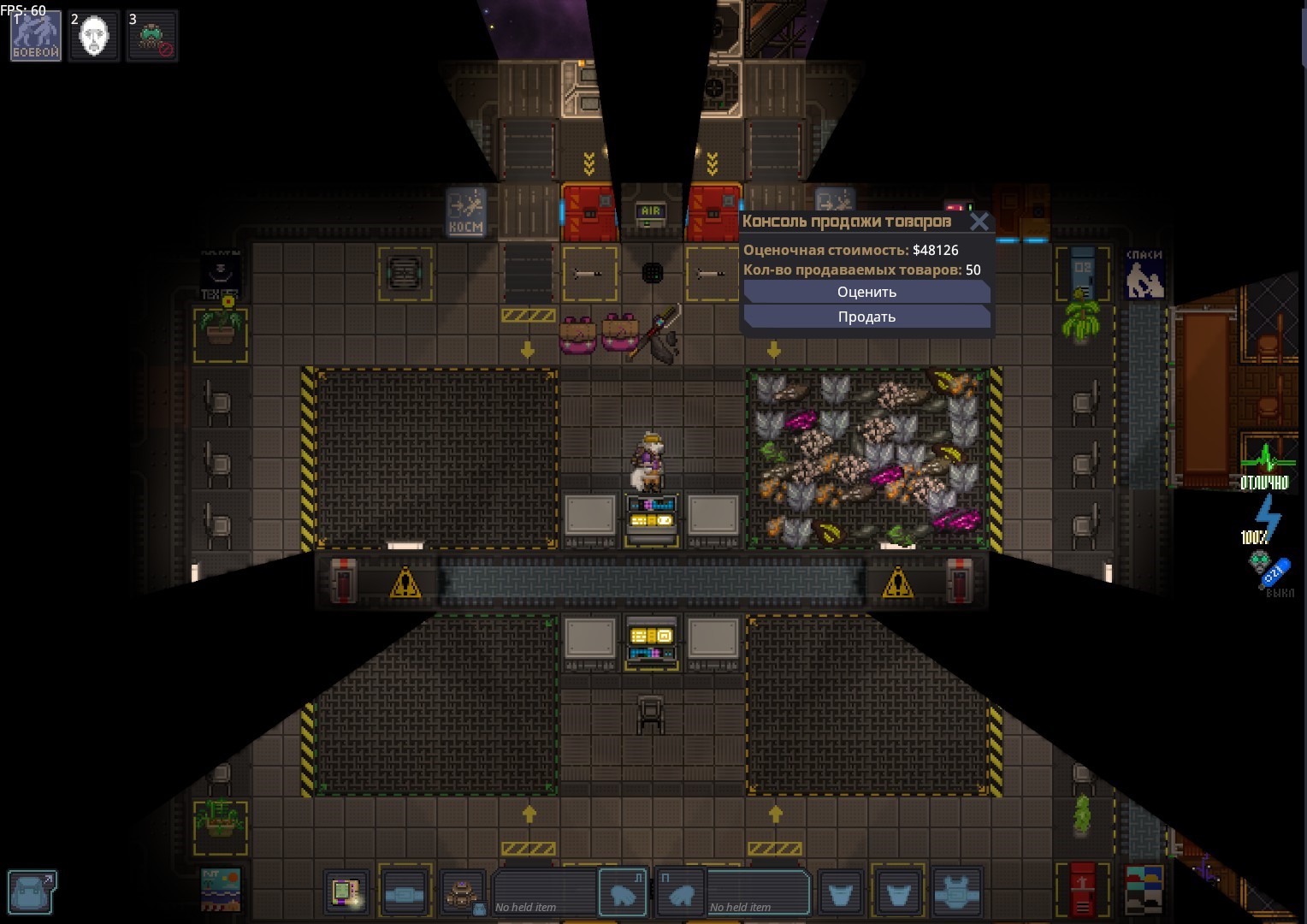1307x924 pixels.
Task: Activate the gas mask ability in slot 3
Action: (152, 36)
